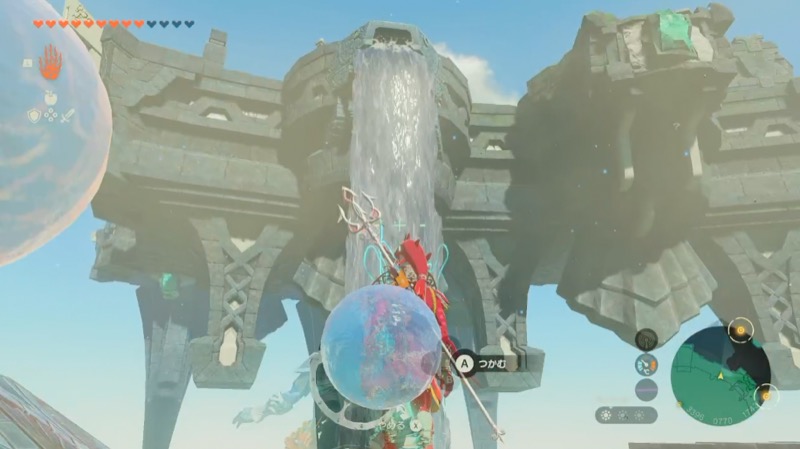Click the Shrine Sensor icon

pos(647,340)
